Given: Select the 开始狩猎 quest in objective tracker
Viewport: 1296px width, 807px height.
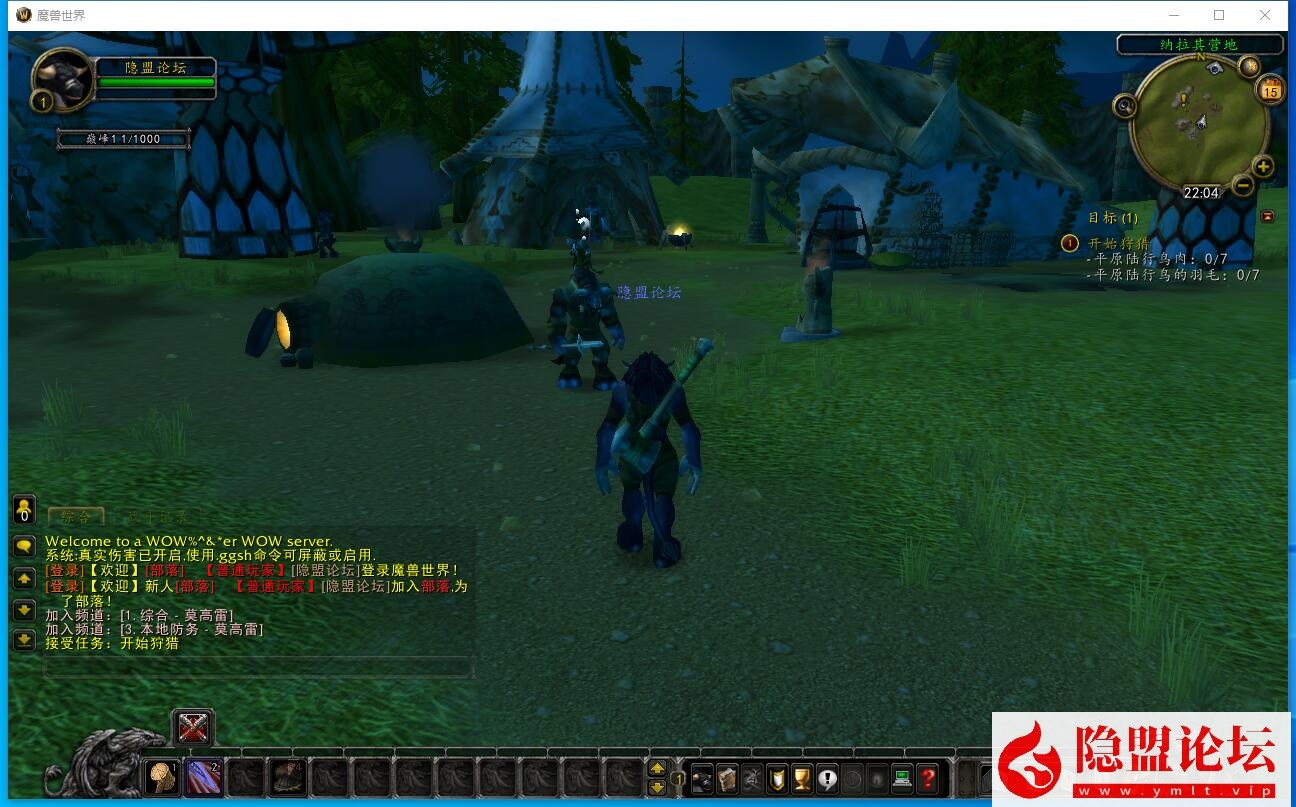Looking at the screenshot, I should (x=1118, y=243).
